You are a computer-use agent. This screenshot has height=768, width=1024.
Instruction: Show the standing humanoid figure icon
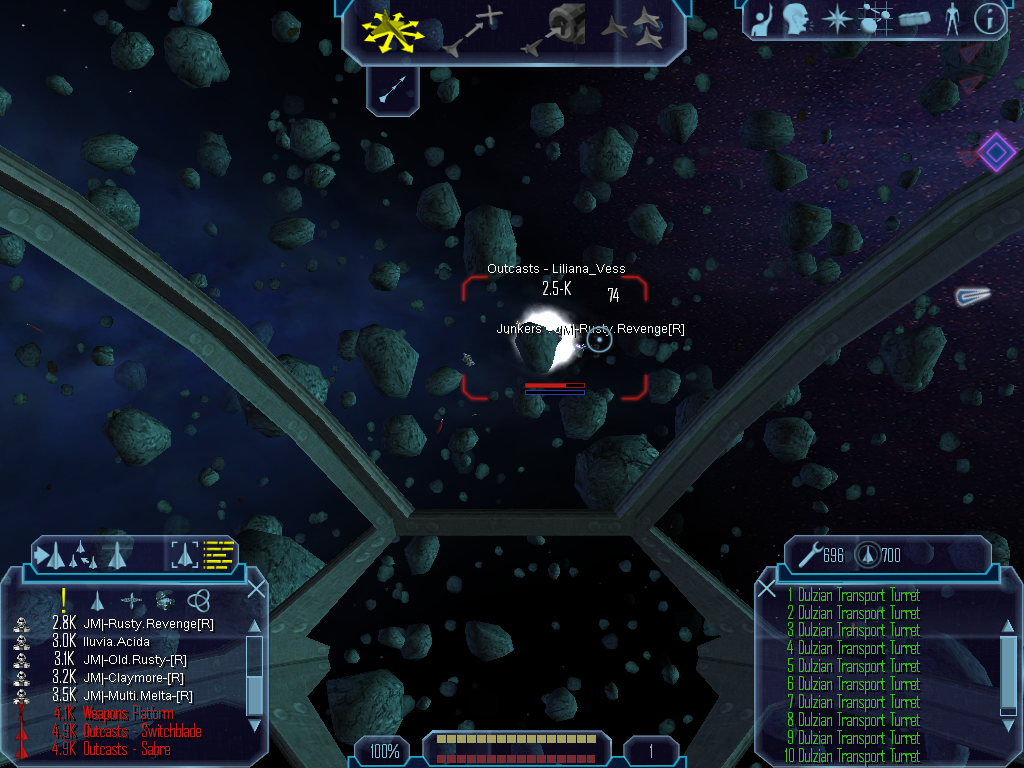tap(952, 19)
